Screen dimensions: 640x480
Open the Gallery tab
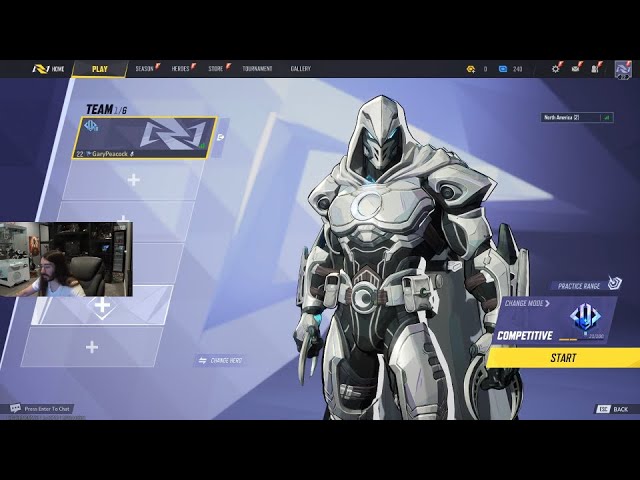[x=300, y=69]
